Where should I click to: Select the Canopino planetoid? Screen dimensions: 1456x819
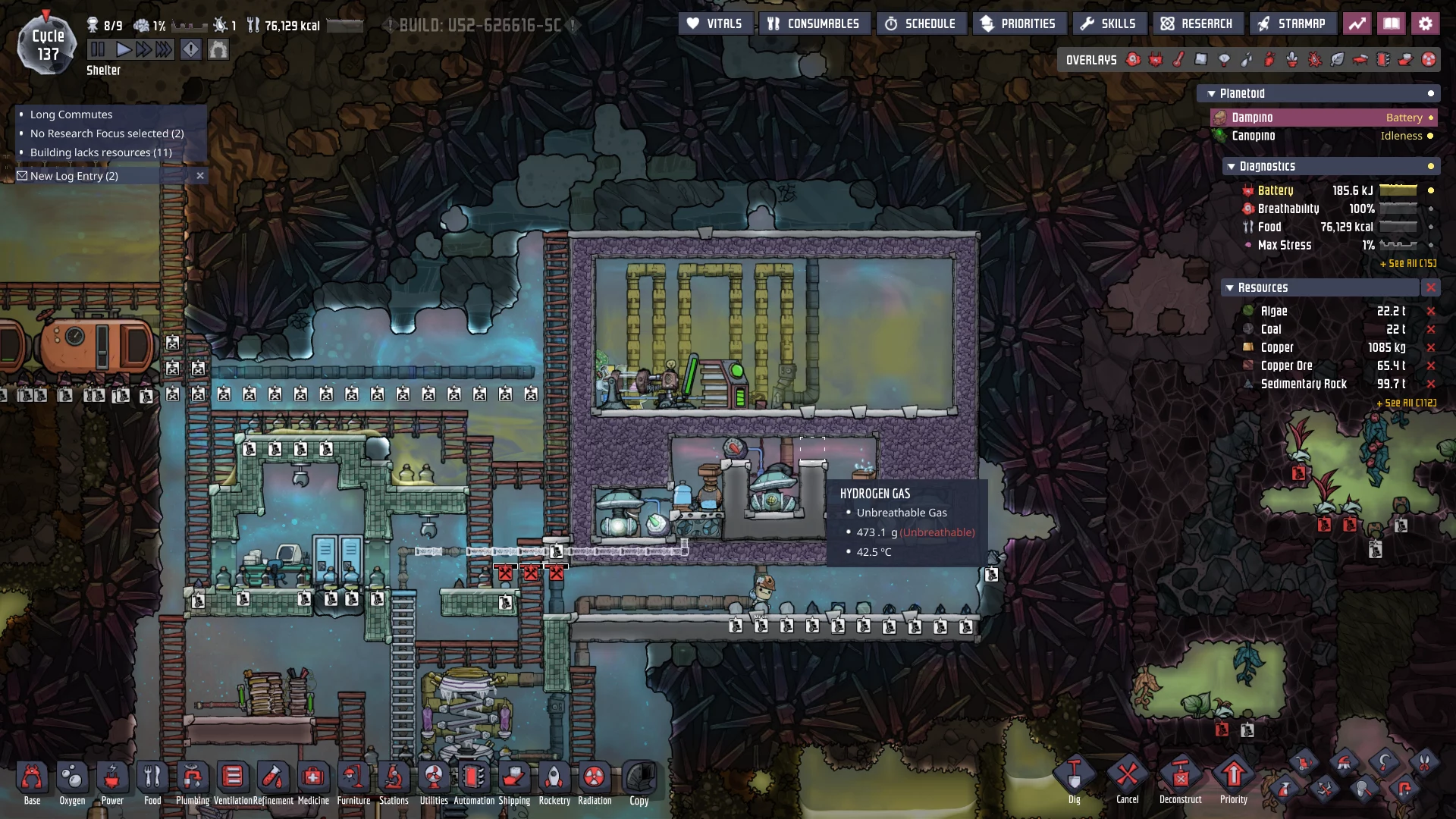(x=1253, y=136)
